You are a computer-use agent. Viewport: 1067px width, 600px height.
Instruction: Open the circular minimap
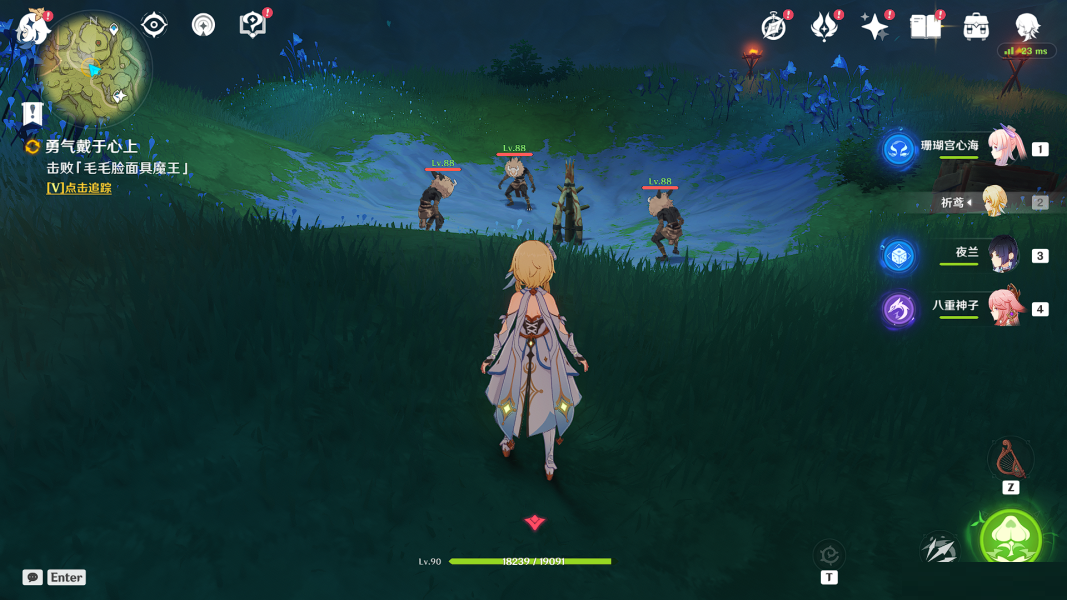[x=94, y=68]
